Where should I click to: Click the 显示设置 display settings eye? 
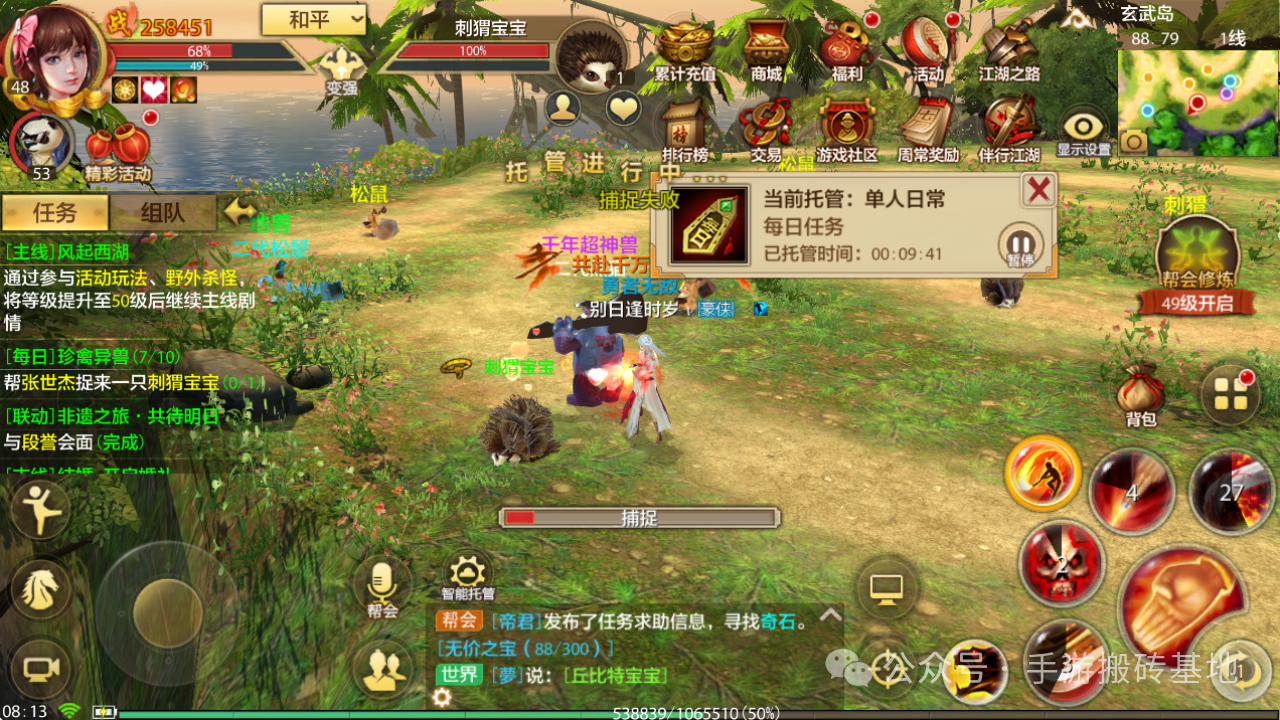1084,130
